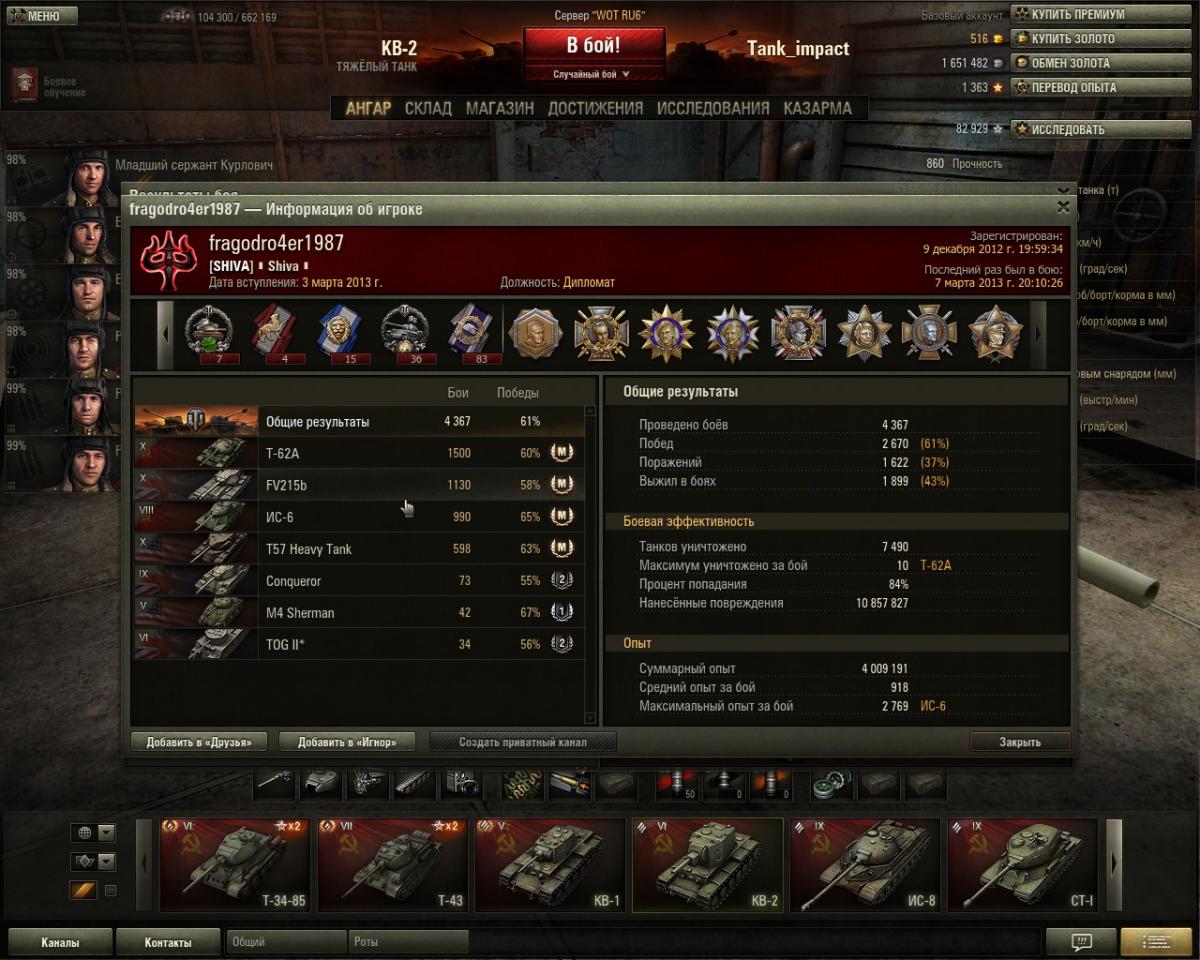This screenshot has width=1200, height=960.
Task: Go to the Исследования tab
Action: [x=713, y=108]
